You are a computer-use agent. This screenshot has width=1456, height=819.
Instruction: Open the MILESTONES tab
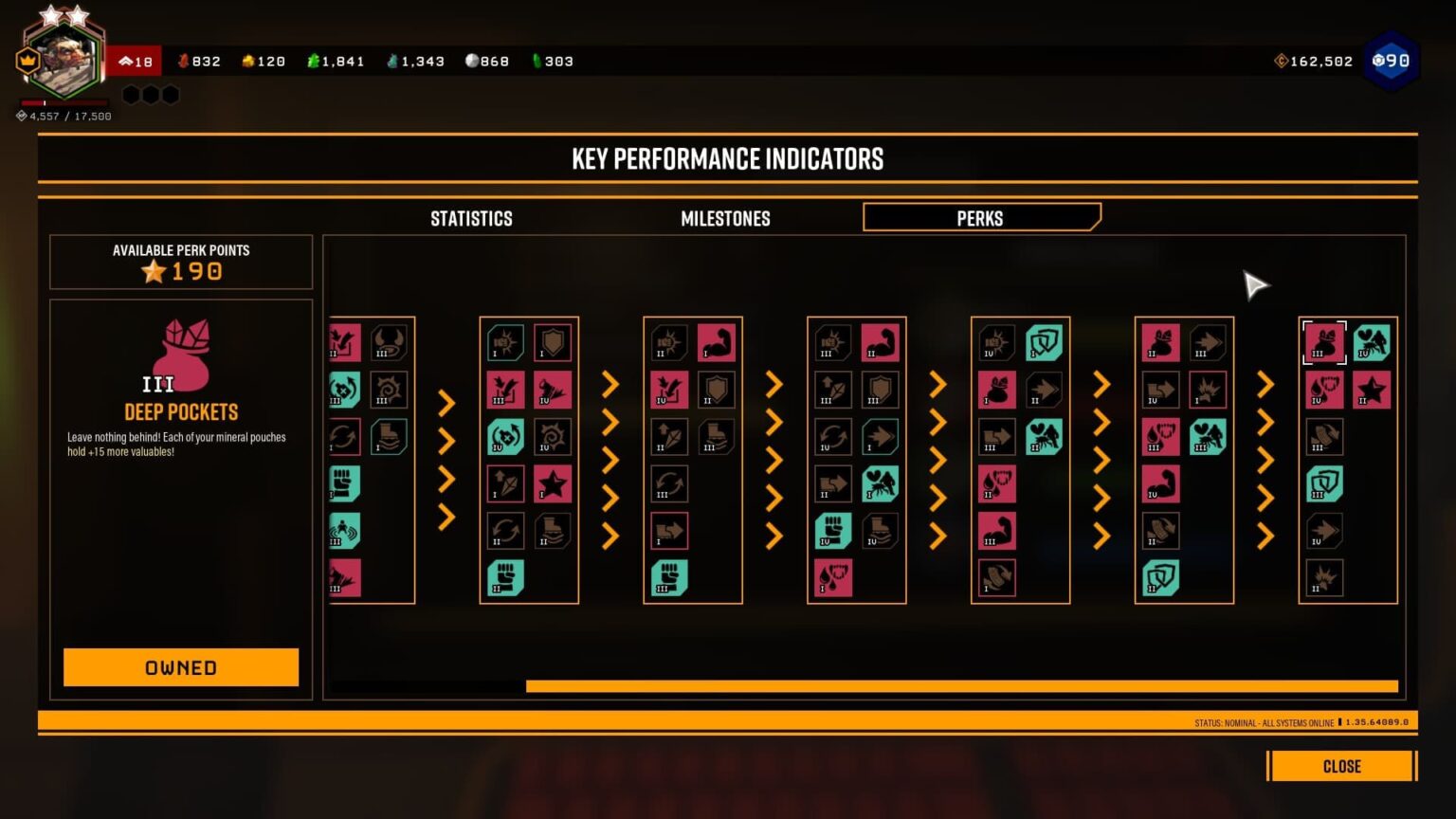(x=725, y=218)
